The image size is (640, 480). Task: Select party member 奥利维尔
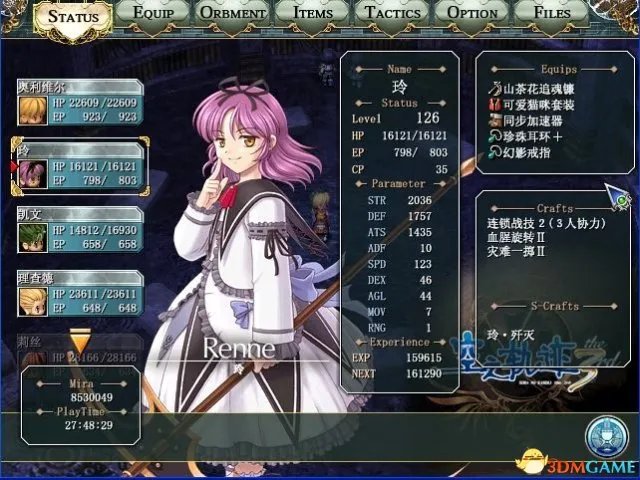pos(80,103)
